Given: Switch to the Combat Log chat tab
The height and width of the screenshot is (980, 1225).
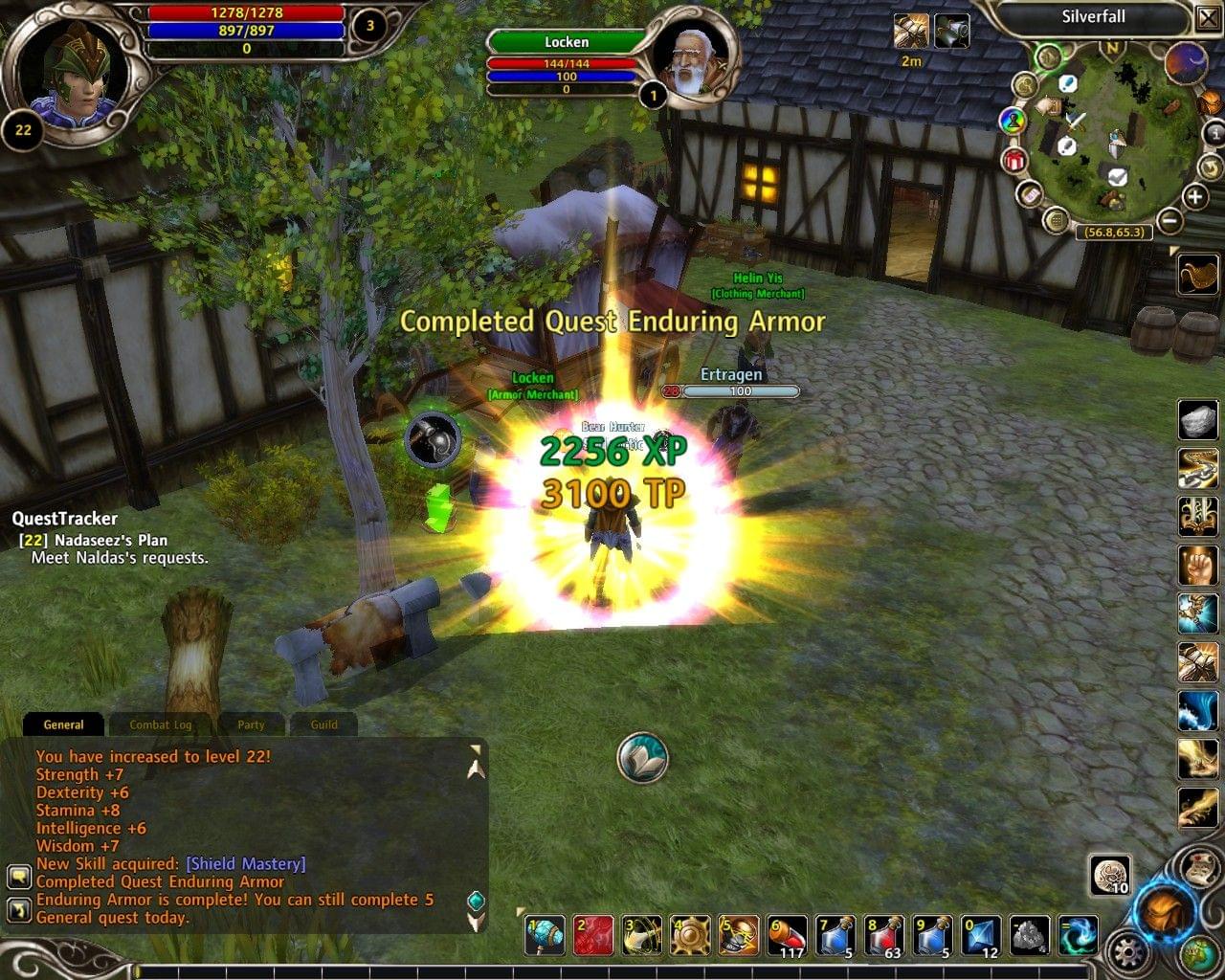Looking at the screenshot, I should tap(161, 724).
